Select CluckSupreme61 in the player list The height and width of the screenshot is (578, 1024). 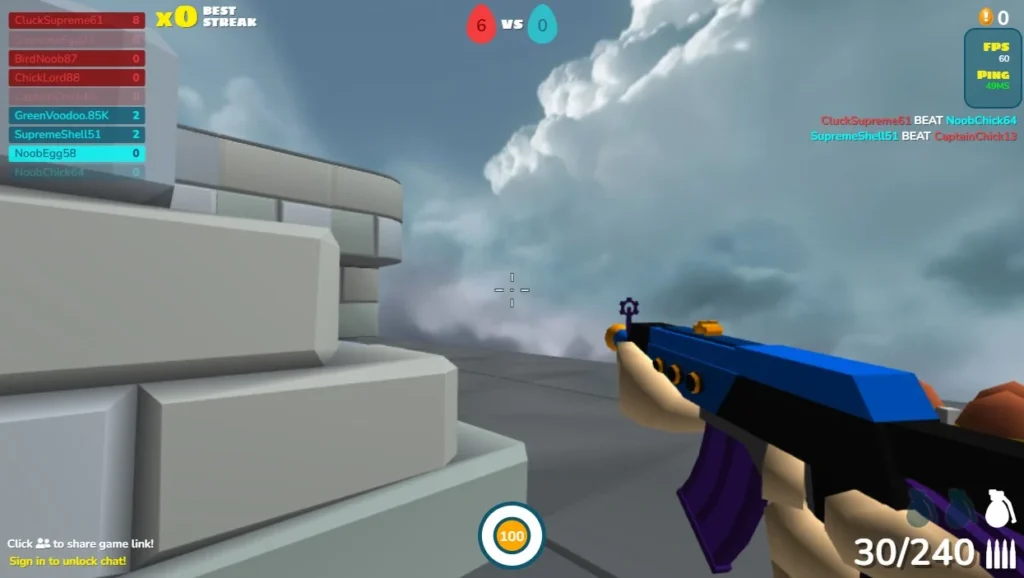click(77, 20)
